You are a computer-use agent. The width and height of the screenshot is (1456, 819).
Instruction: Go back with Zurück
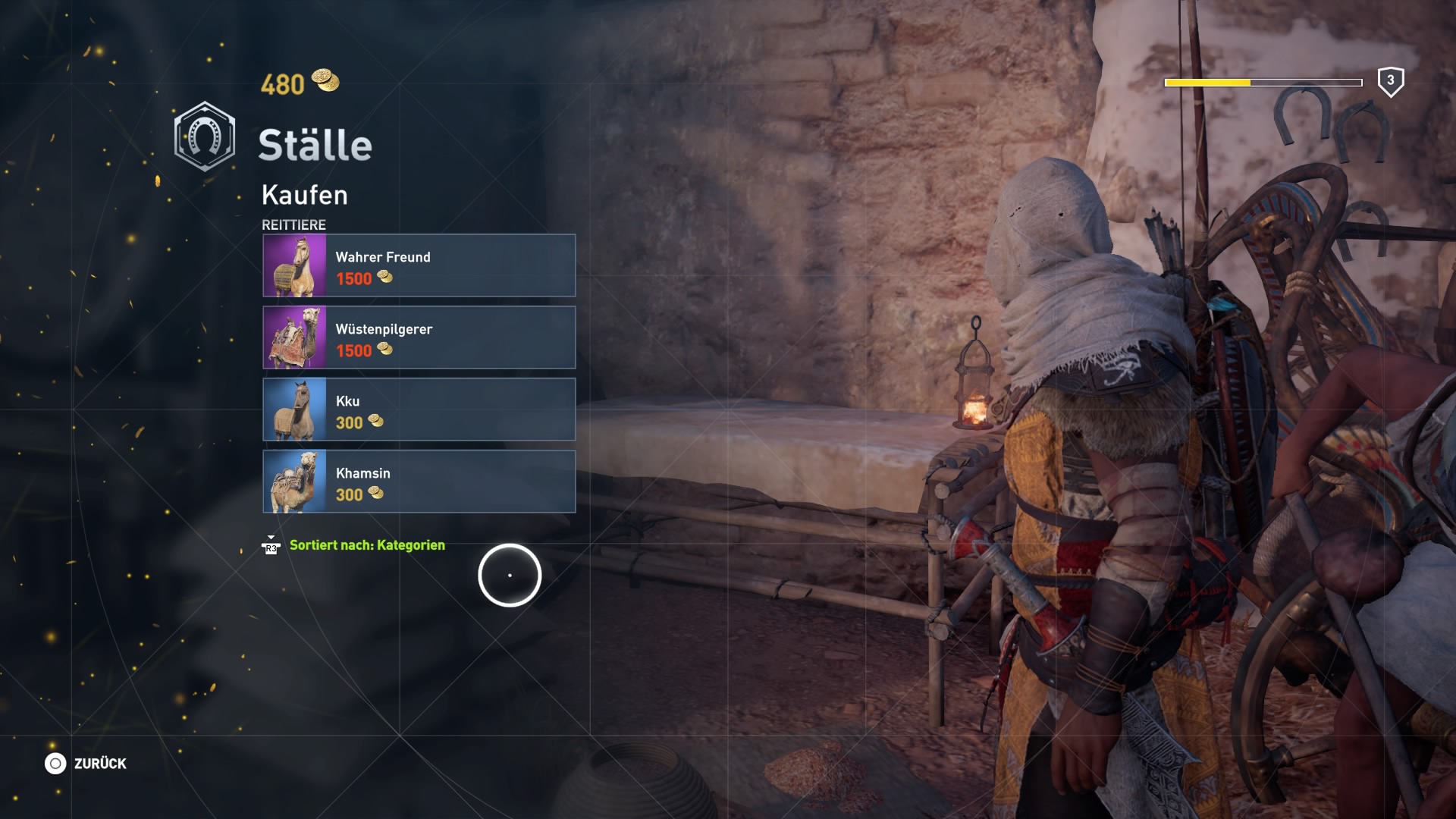tap(86, 764)
